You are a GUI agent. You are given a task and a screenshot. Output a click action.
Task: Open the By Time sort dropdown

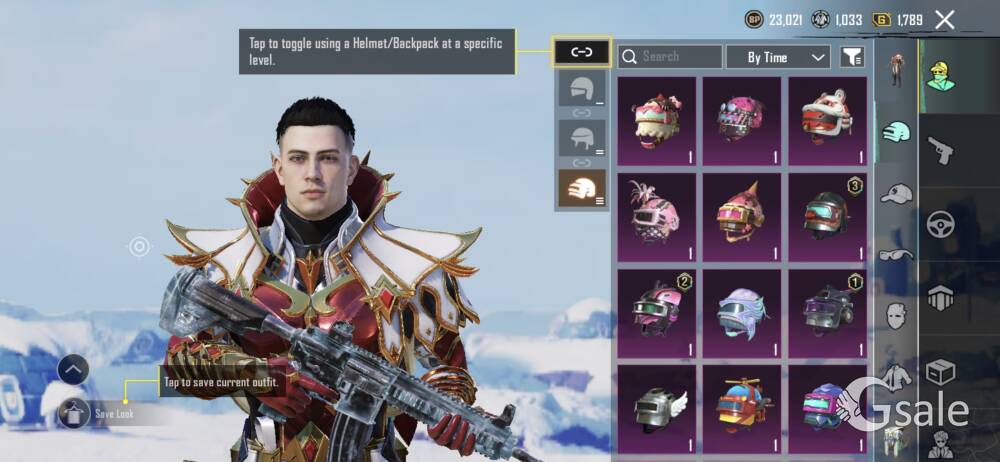pyautogui.click(x=778, y=57)
